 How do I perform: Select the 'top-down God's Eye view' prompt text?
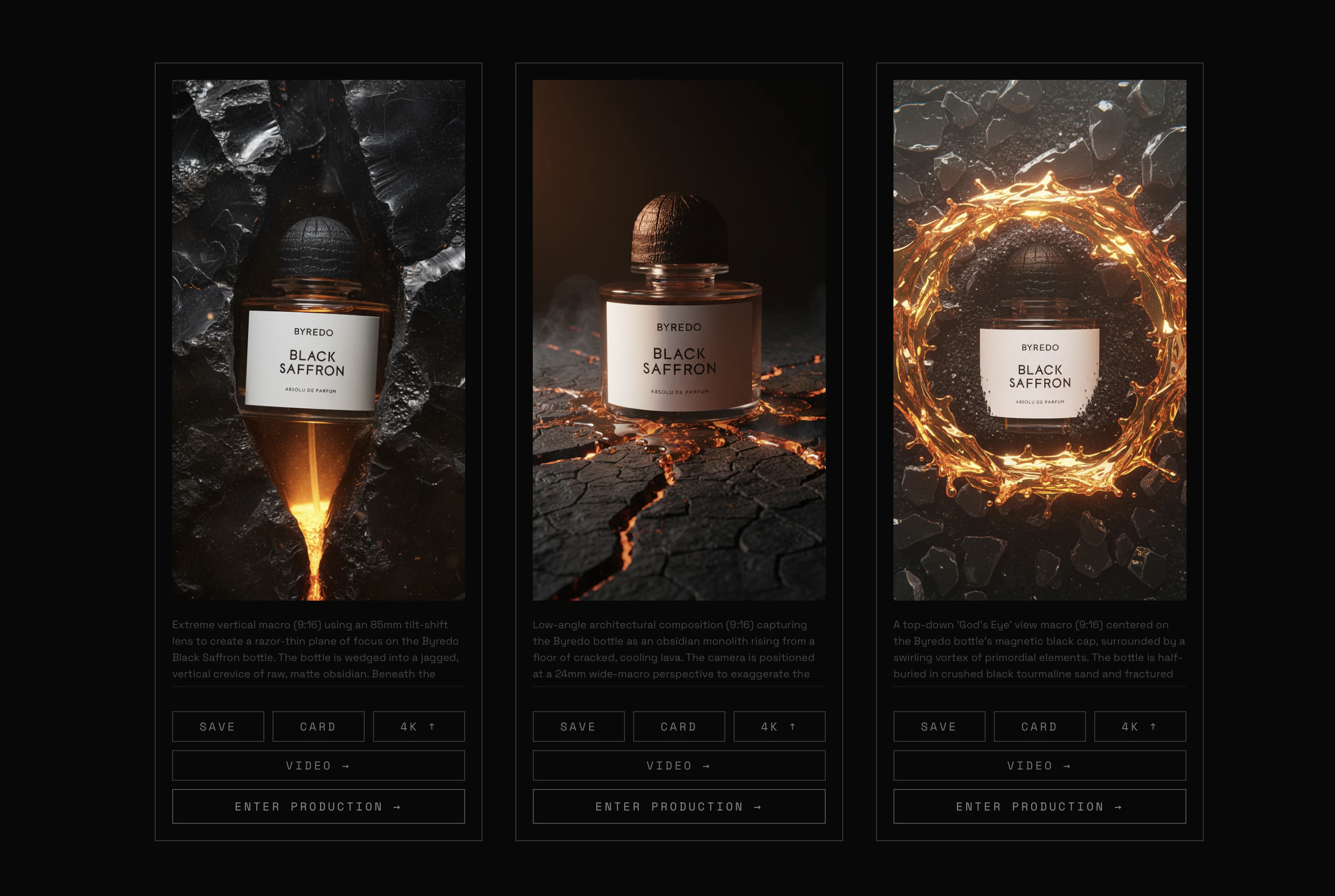point(1039,649)
